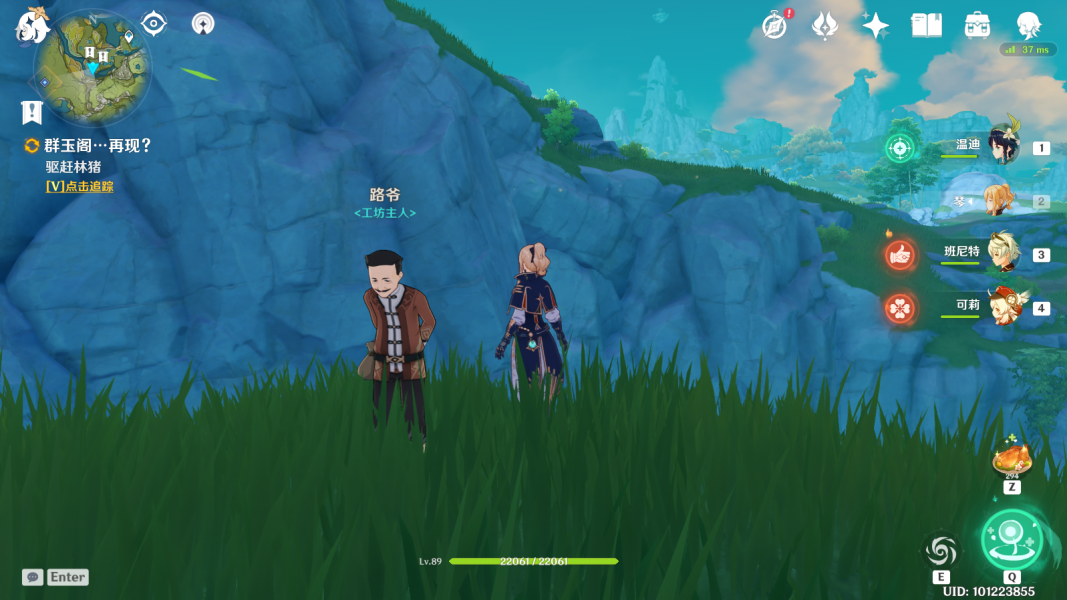Click the 点击追踪 tracking link

(x=79, y=186)
